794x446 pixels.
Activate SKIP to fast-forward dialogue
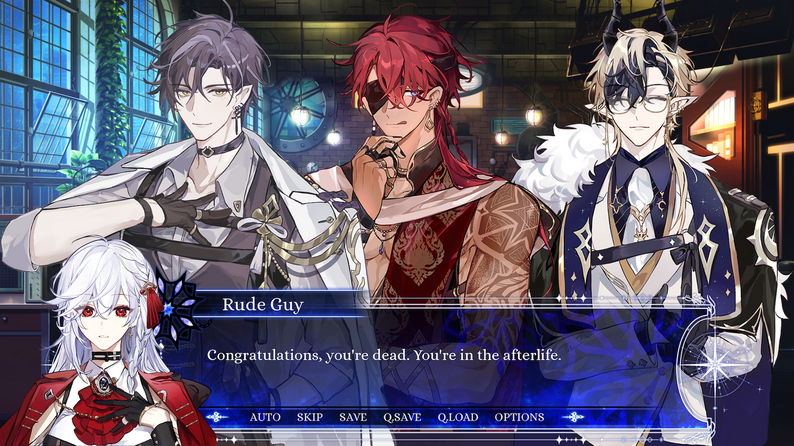point(309,417)
